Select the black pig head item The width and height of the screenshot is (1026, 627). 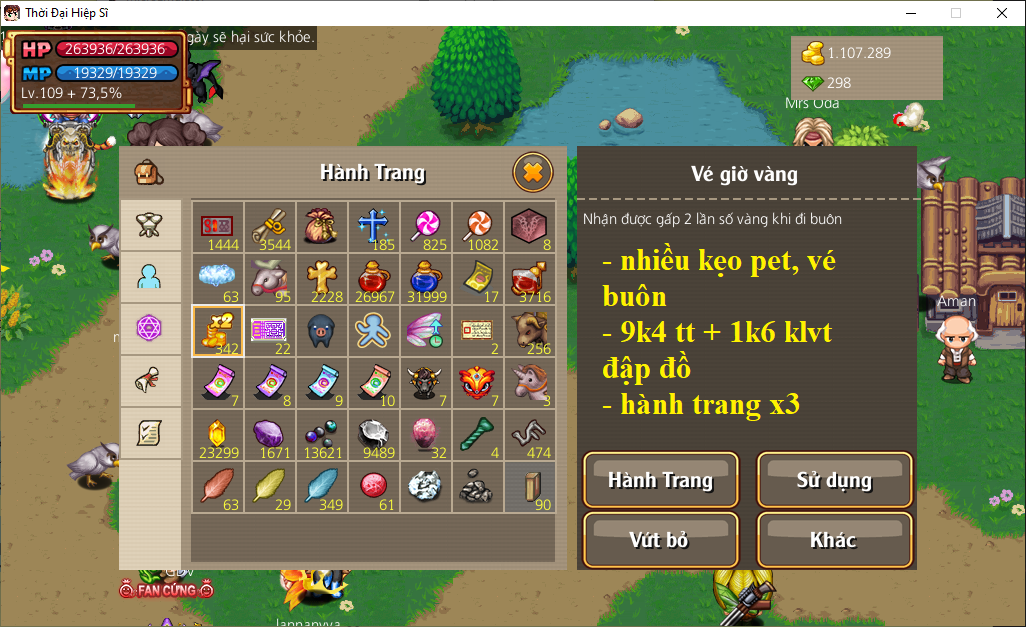click(x=321, y=330)
